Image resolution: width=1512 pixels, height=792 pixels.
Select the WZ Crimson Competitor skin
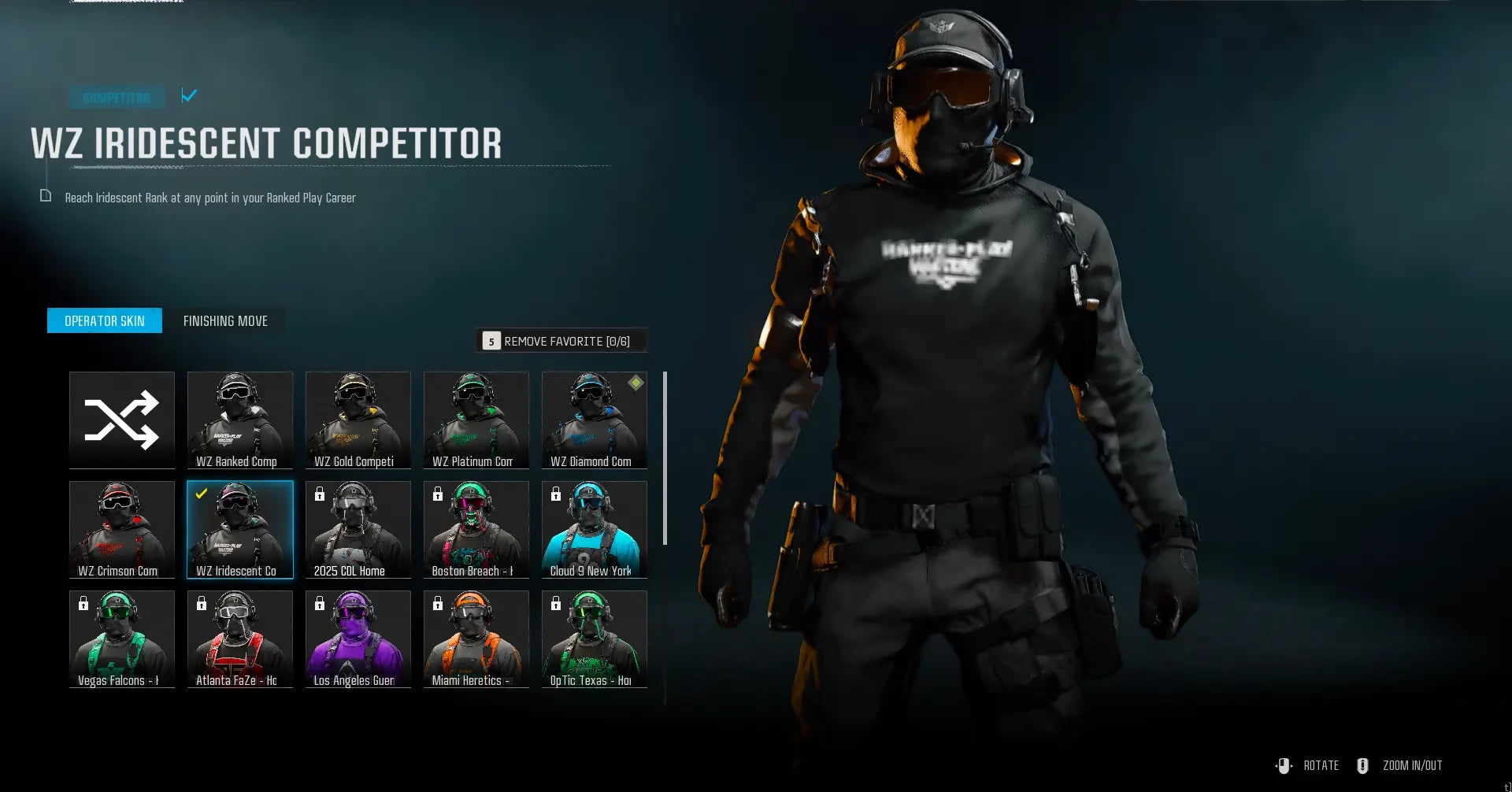pyautogui.click(x=122, y=529)
